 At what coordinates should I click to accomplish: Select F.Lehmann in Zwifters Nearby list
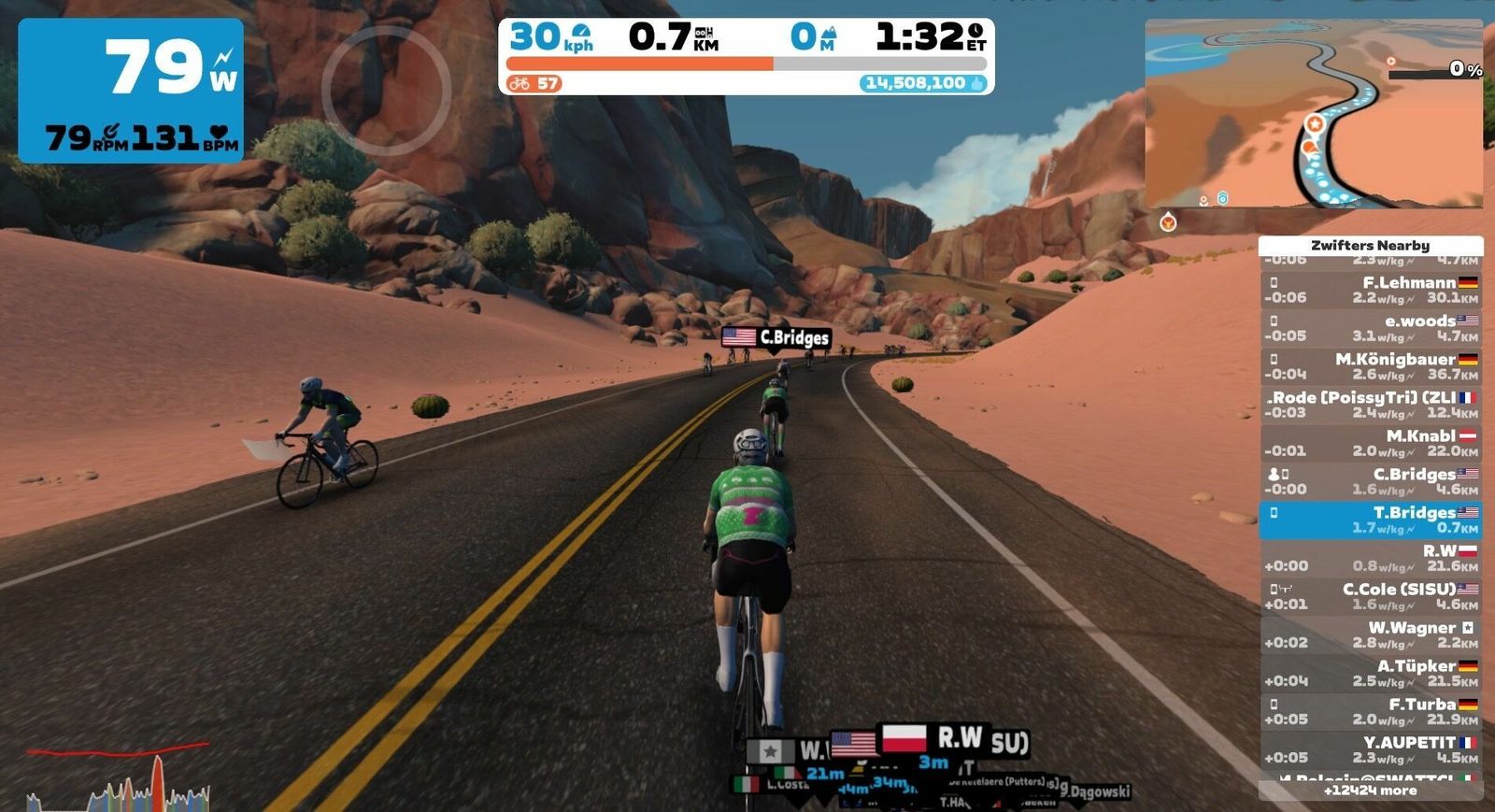click(x=1371, y=290)
